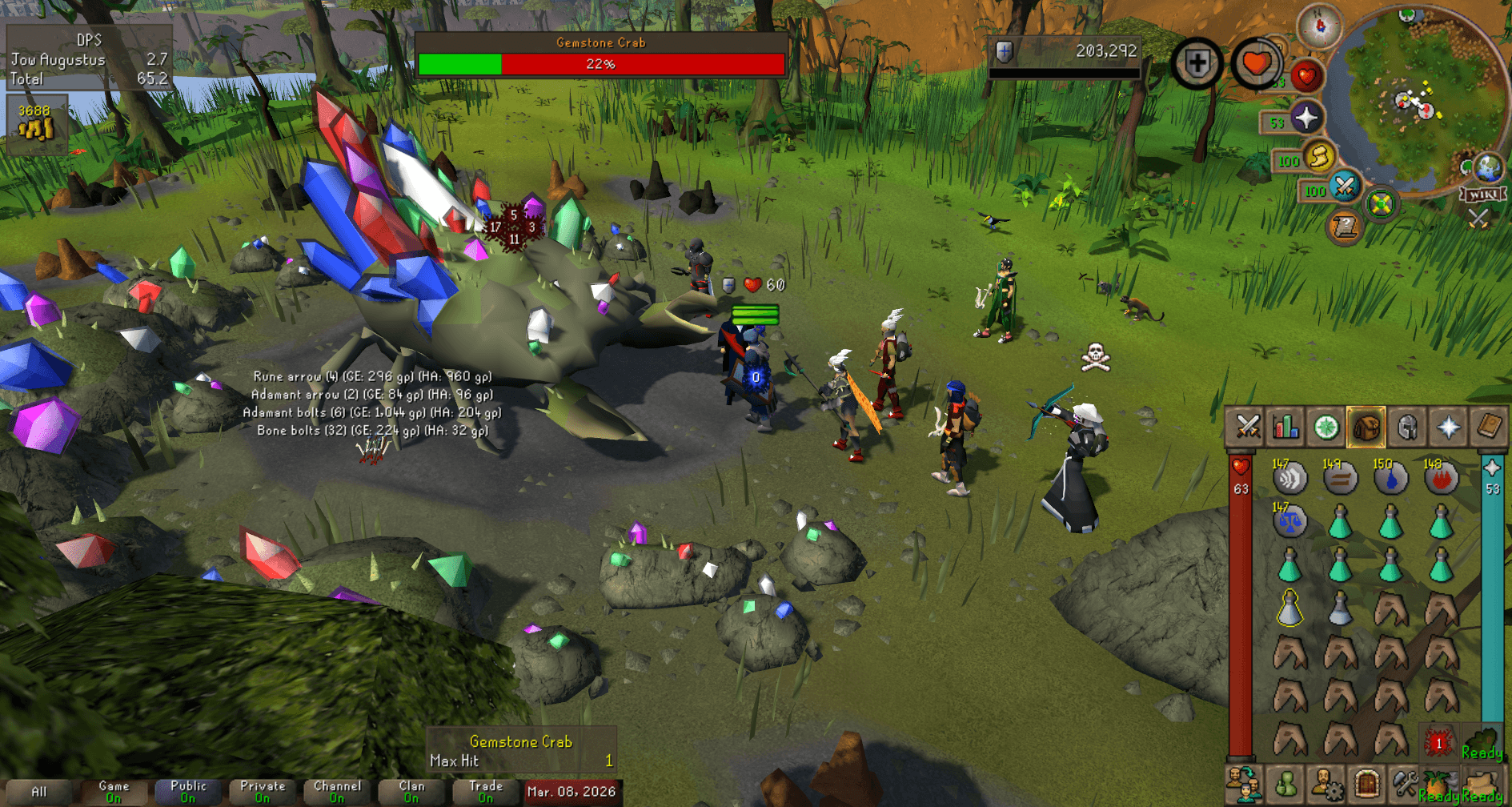Viewport: 1512px width, 807px height.
Task: Toggle Public chat off
Action: point(187,790)
